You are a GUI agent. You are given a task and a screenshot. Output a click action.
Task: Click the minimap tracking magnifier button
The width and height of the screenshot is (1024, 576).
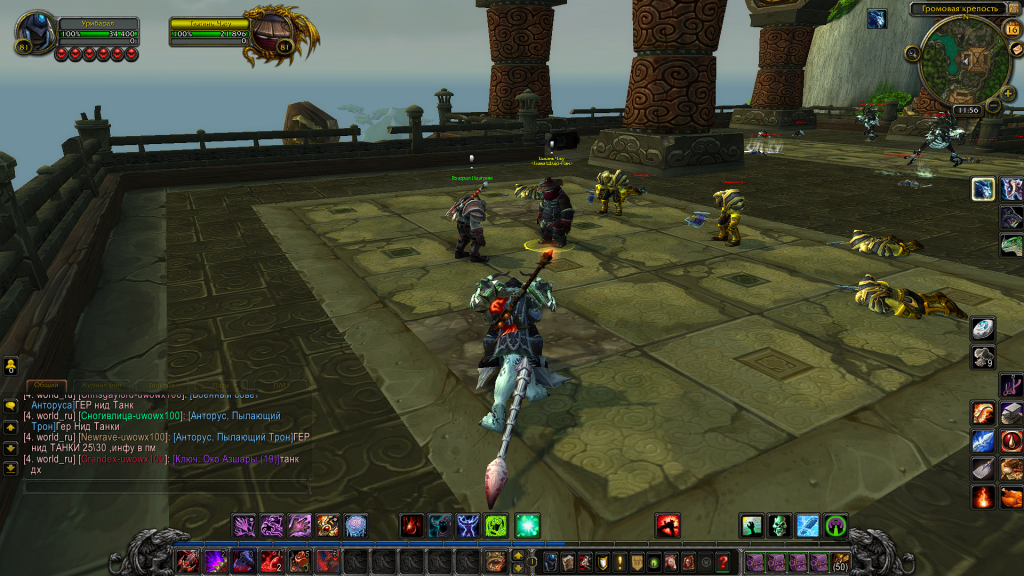pyautogui.click(x=913, y=53)
